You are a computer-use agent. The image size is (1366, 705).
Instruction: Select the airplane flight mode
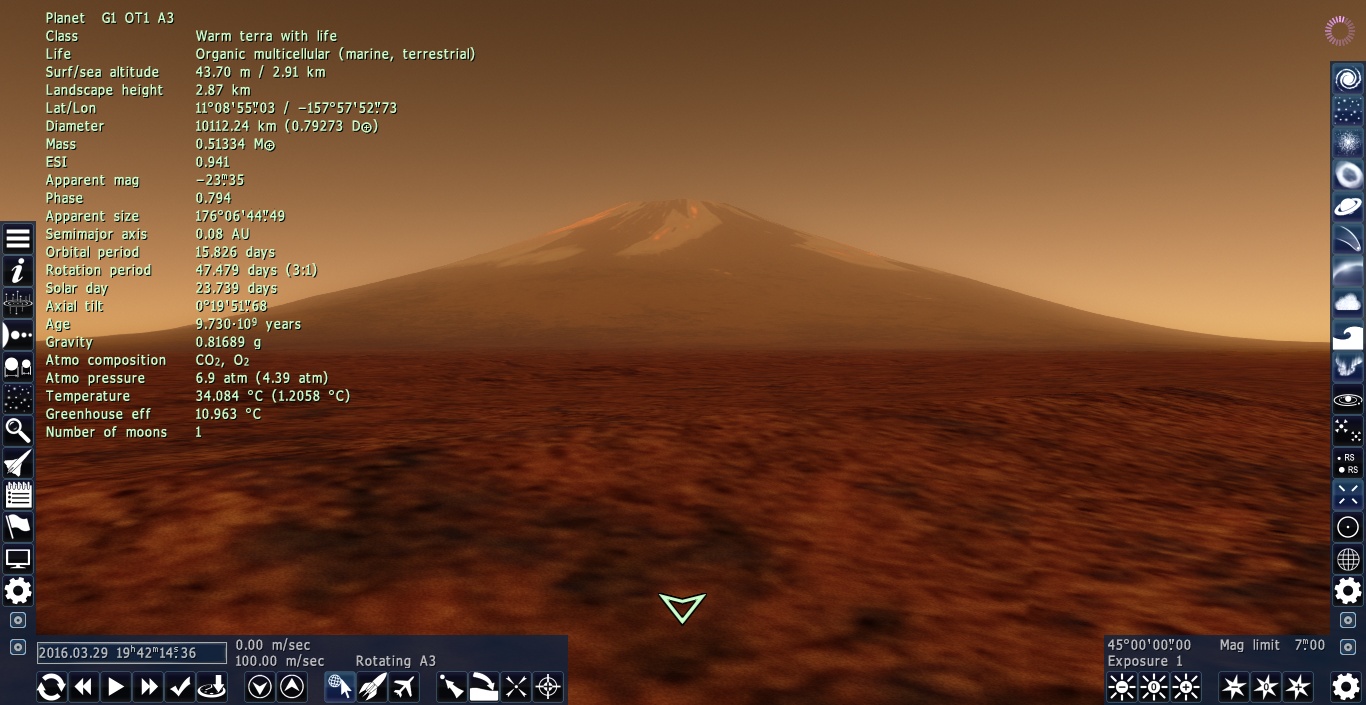point(404,687)
